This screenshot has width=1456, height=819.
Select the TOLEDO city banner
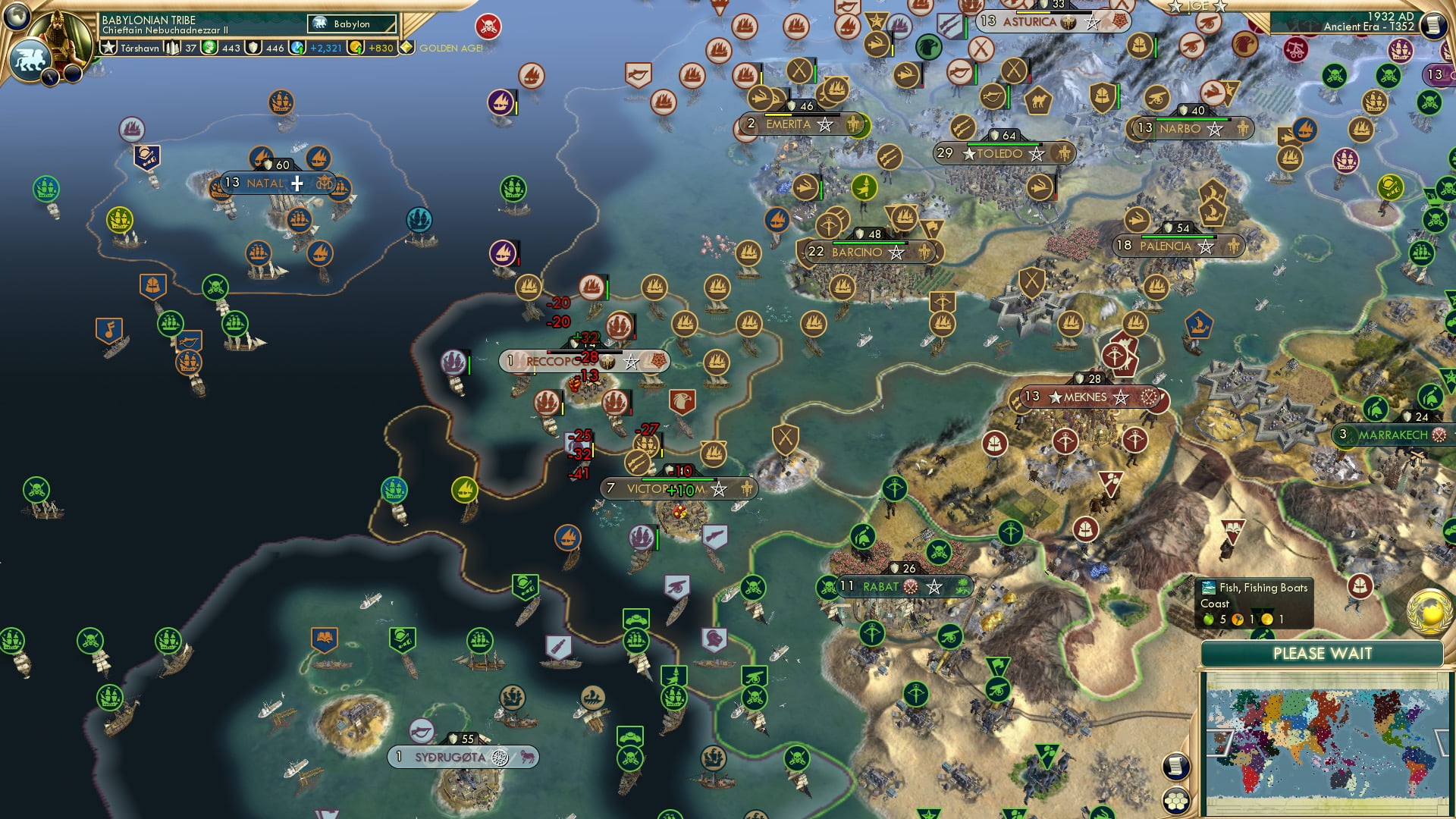(x=999, y=153)
